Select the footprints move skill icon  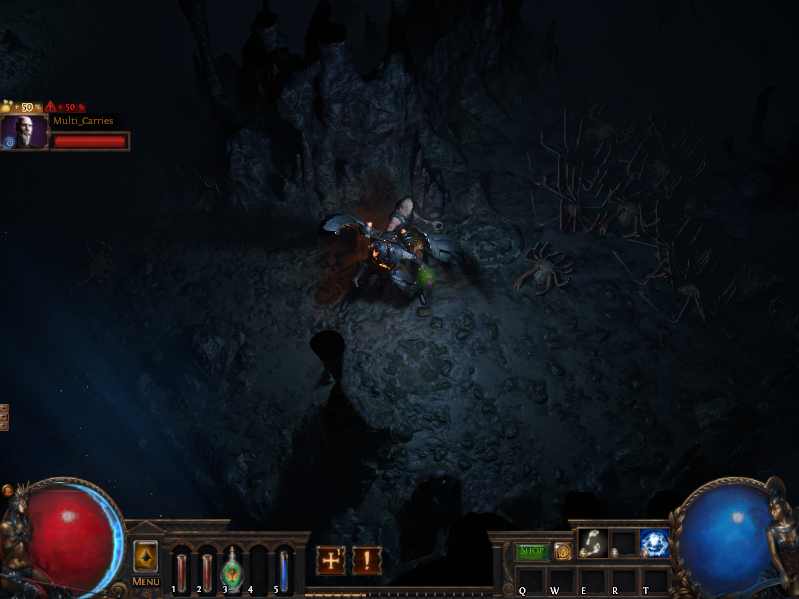tap(593, 543)
